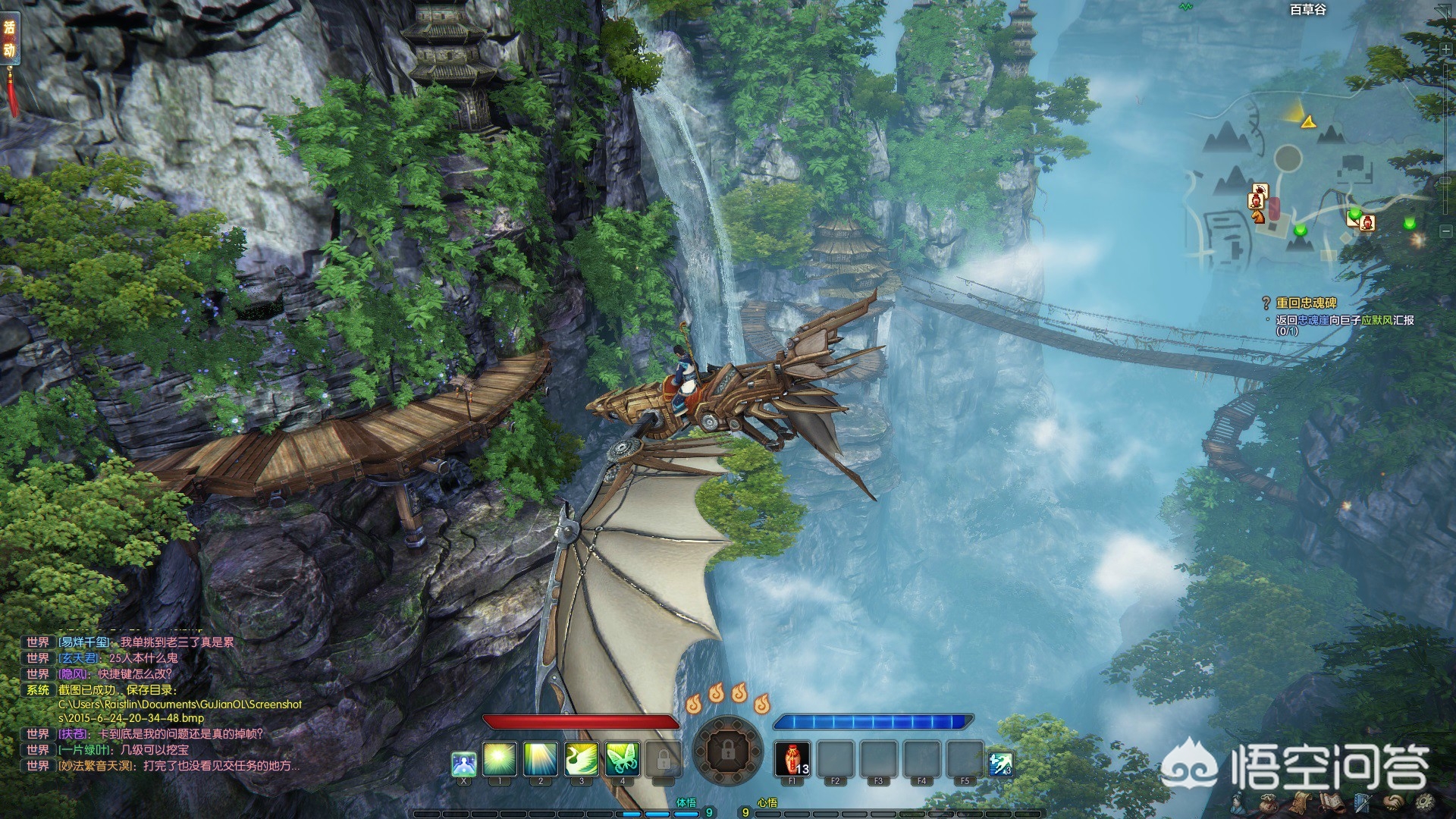
Task: Open the 重回忠魂碑 quest tracker entry
Action: [x=1306, y=303]
